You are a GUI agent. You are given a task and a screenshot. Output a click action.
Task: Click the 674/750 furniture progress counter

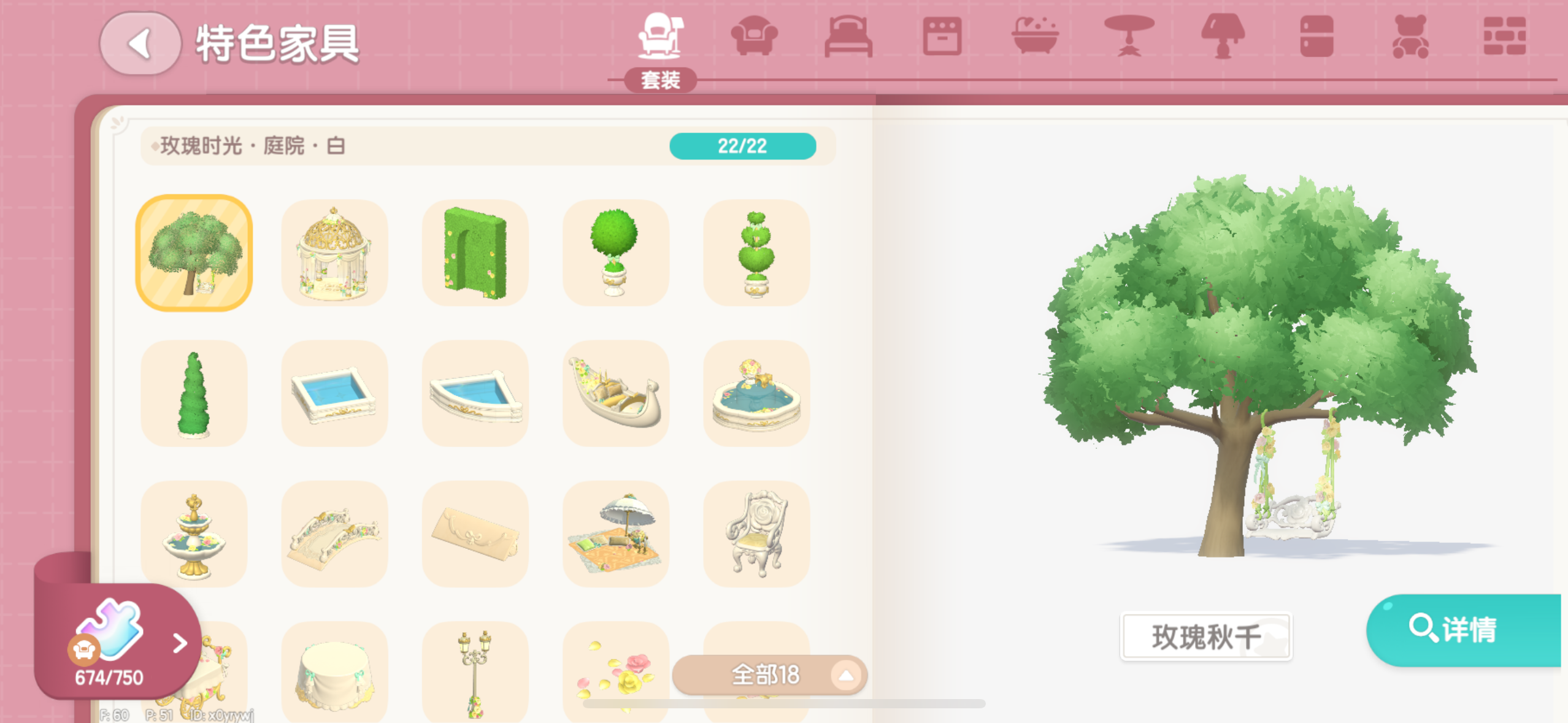pos(108,676)
